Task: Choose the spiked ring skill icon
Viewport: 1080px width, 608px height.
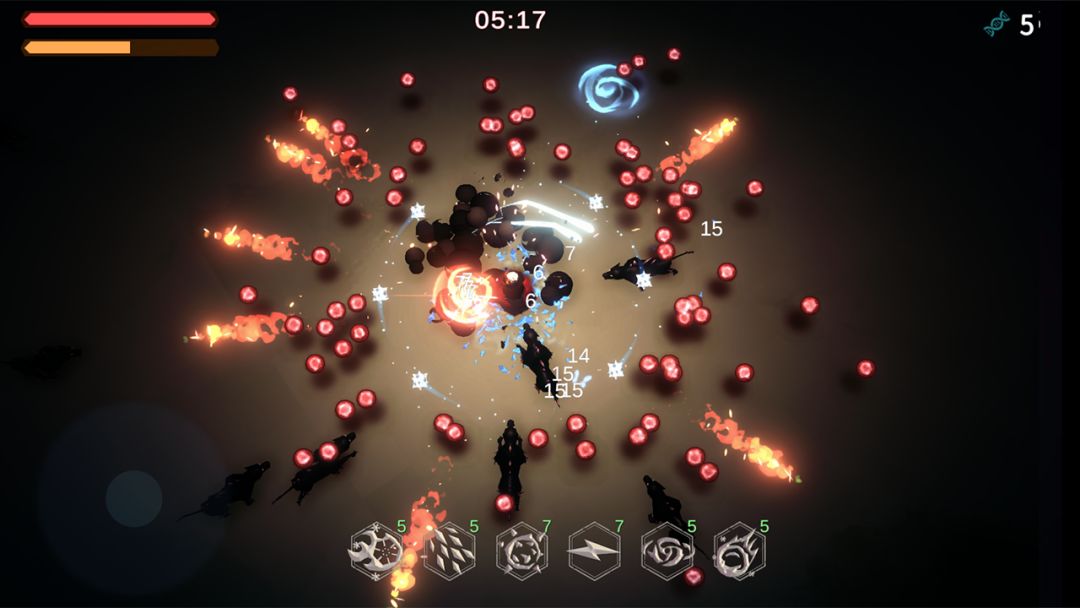Action: [x=522, y=551]
